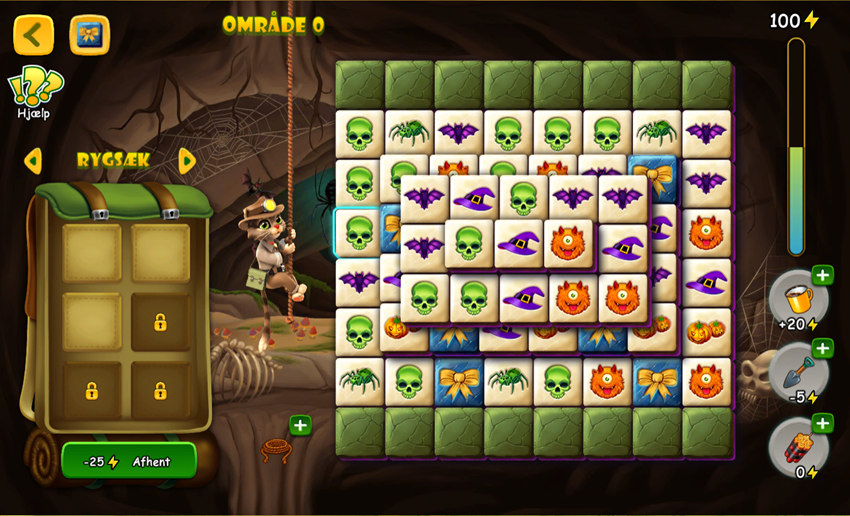The height and width of the screenshot is (516, 850).
Task: Click the green Afhent button
Action: pos(129,461)
